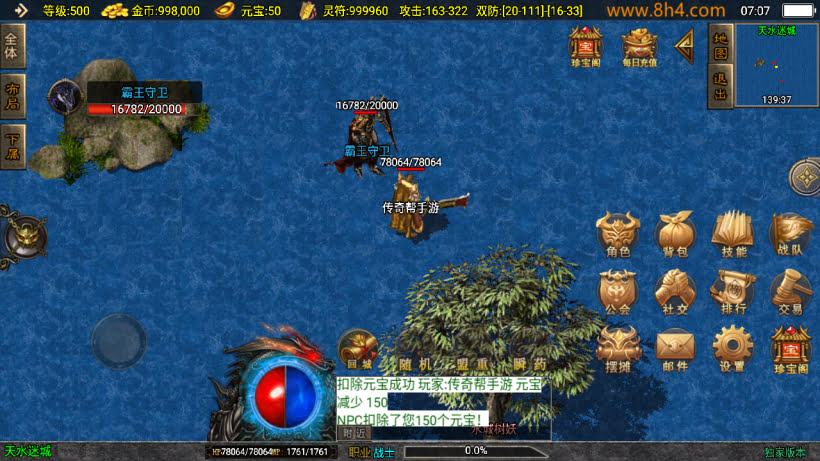
Task: Open the 地图 map button
Action: [720, 45]
